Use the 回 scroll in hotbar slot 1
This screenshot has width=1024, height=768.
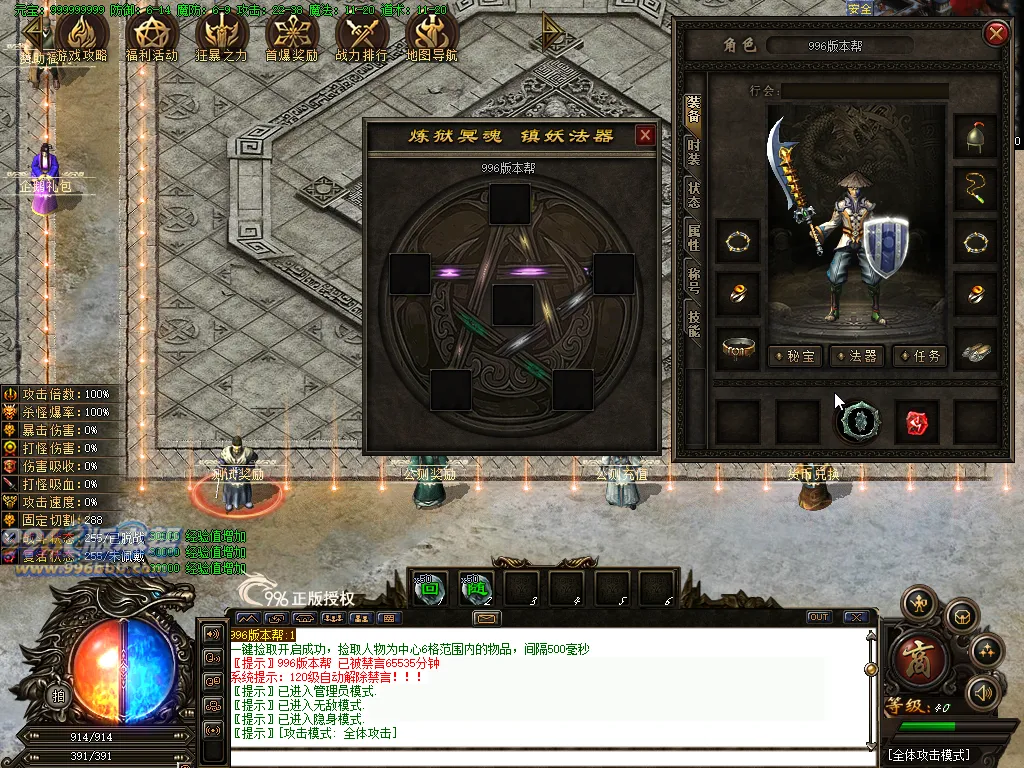[429, 589]
